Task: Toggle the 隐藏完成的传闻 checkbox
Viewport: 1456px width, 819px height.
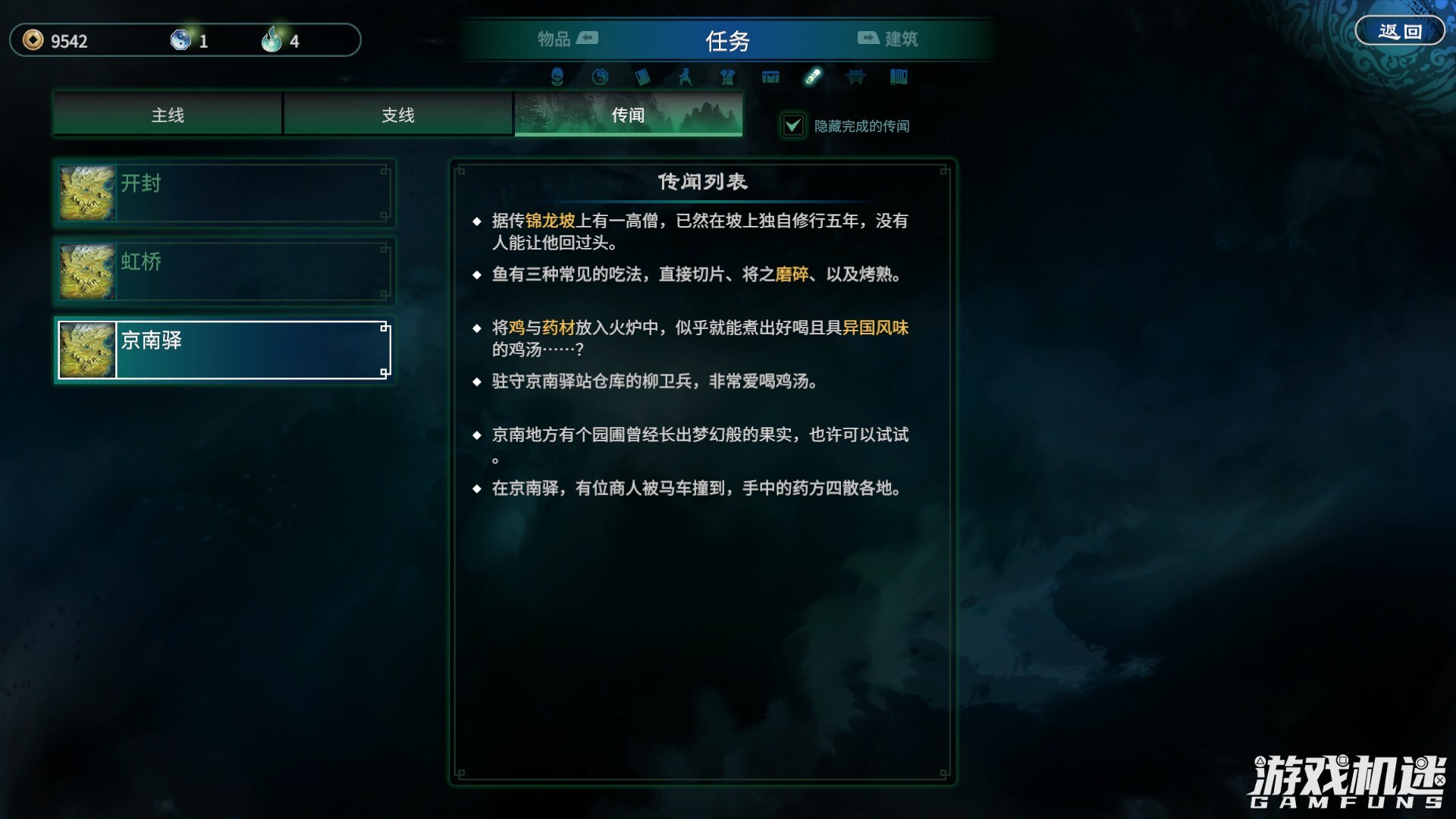Action: pos(793,126)
